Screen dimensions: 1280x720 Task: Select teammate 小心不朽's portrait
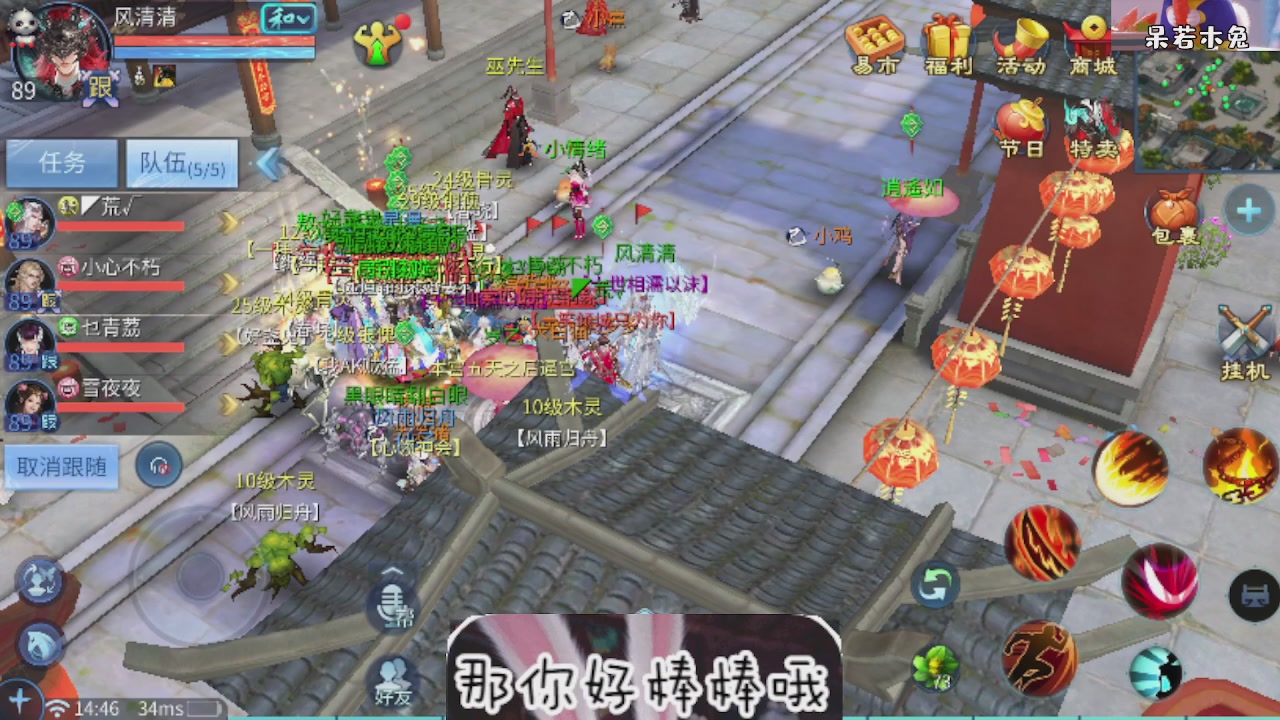[x=30, y=275]
